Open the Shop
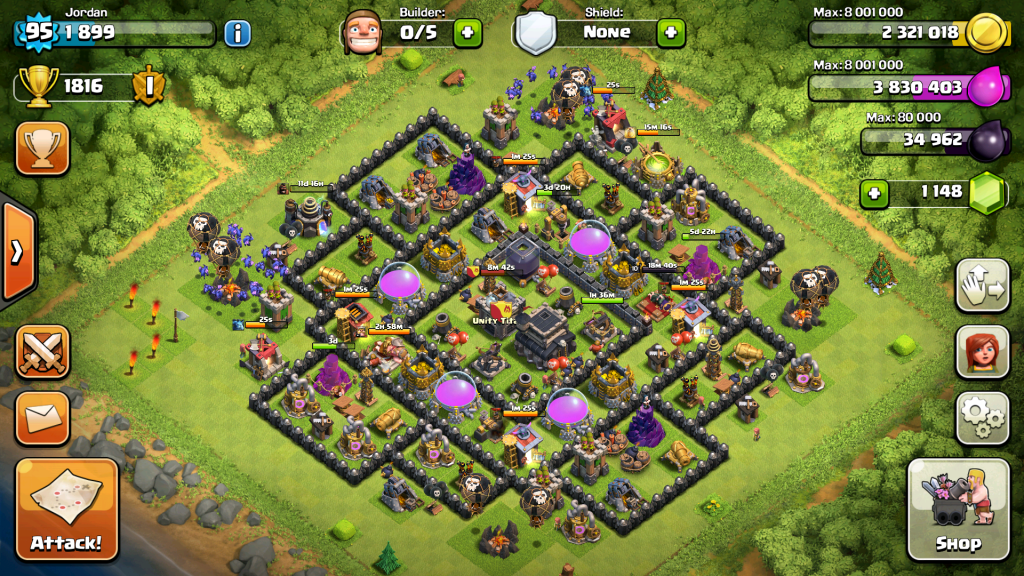 pos(958,508)
